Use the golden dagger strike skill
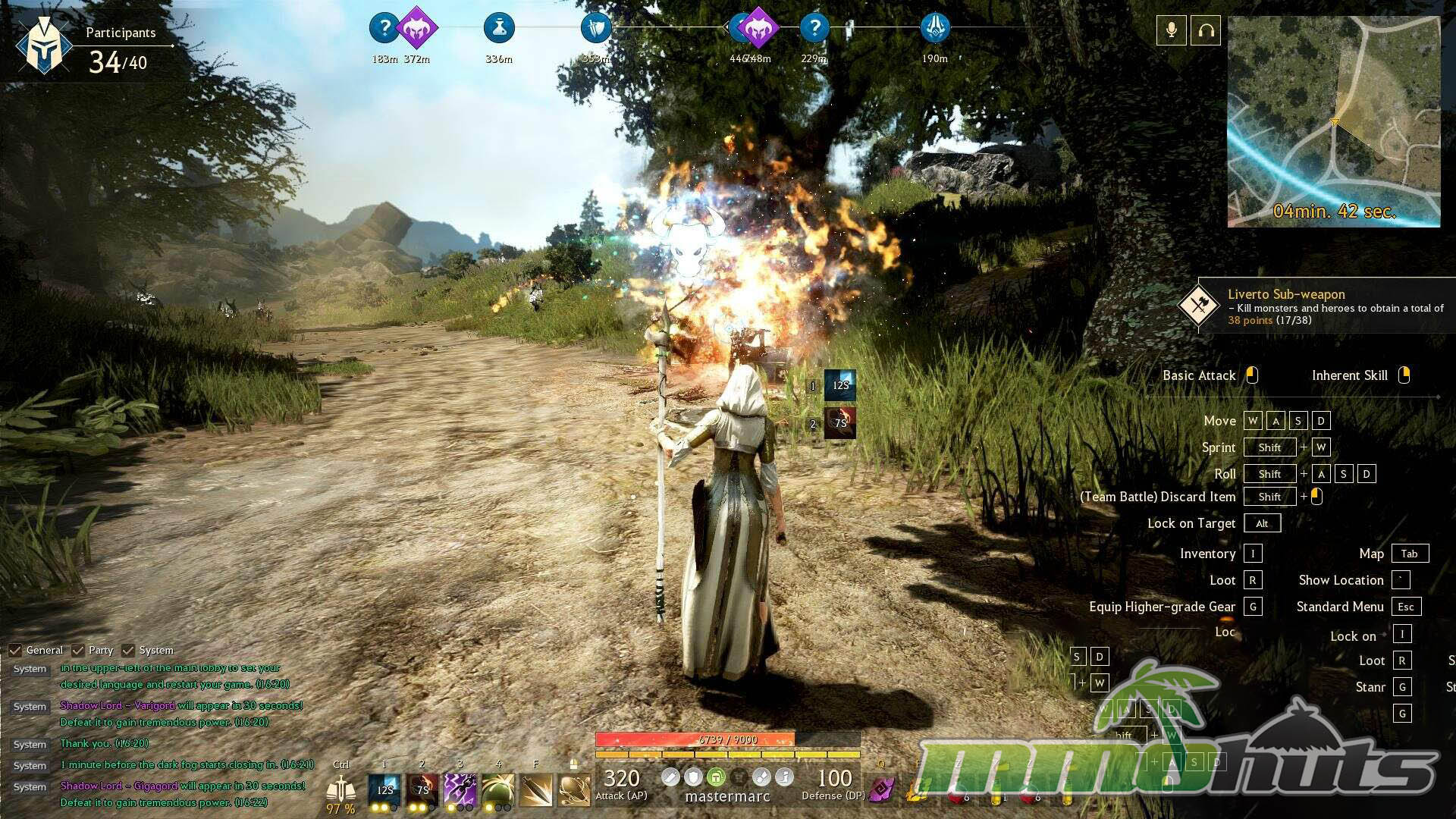This screenshot has width=1456, height=819. click(x=536, y=789)
